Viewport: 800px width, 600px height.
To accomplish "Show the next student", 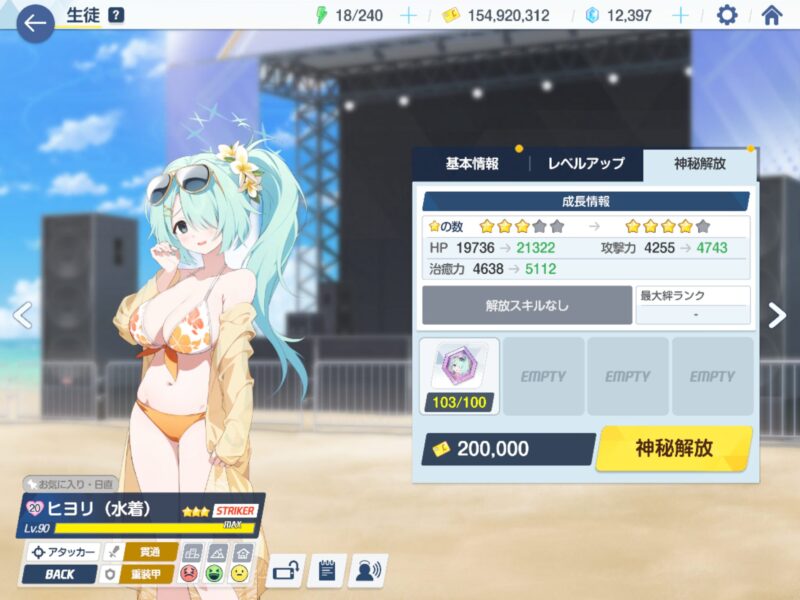I will pyautogui.click(x=777, y=315).
